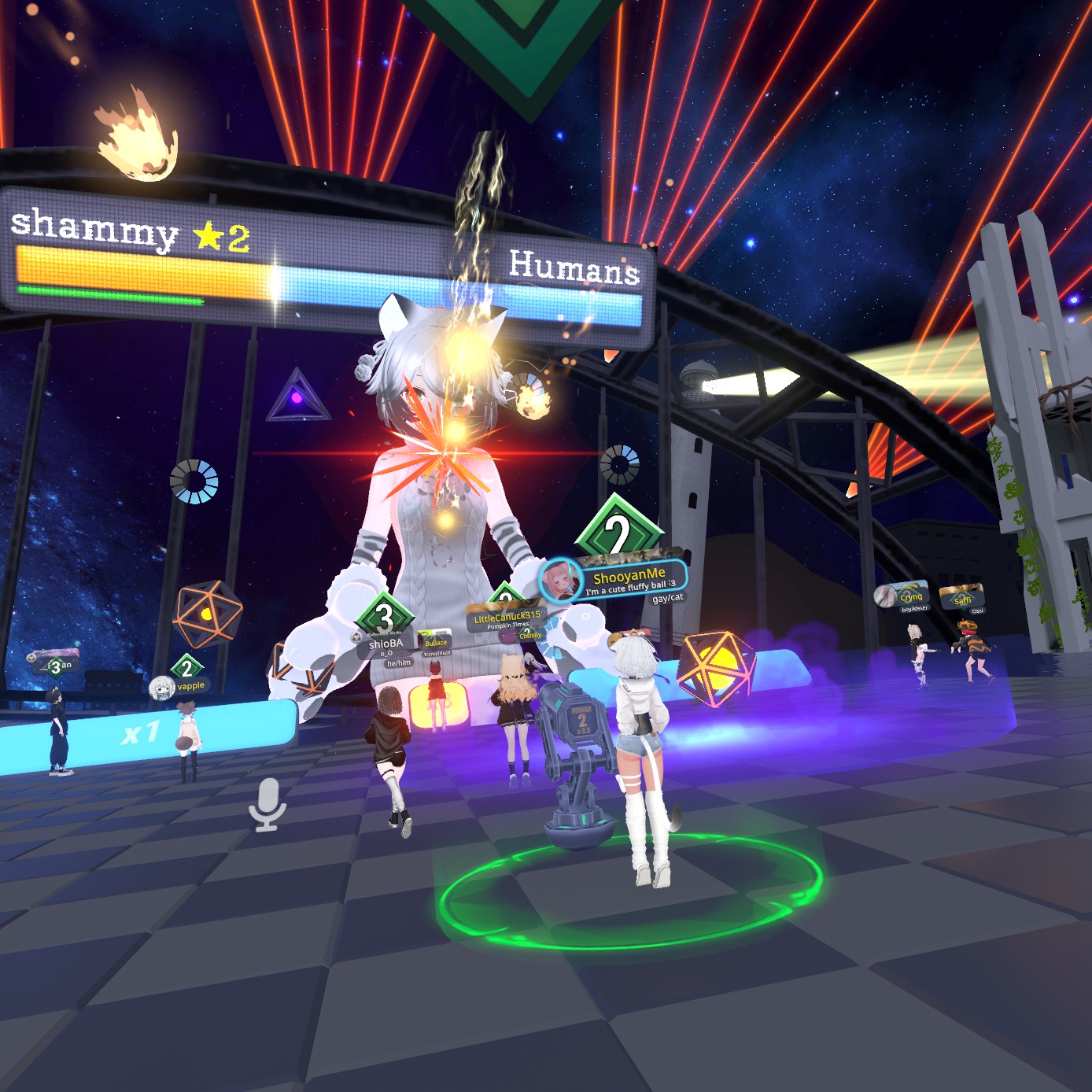This screenshot has height=1092, width=1092.
Task: Click ShooyanMe's profile picture icon
Action: [561, 581]
